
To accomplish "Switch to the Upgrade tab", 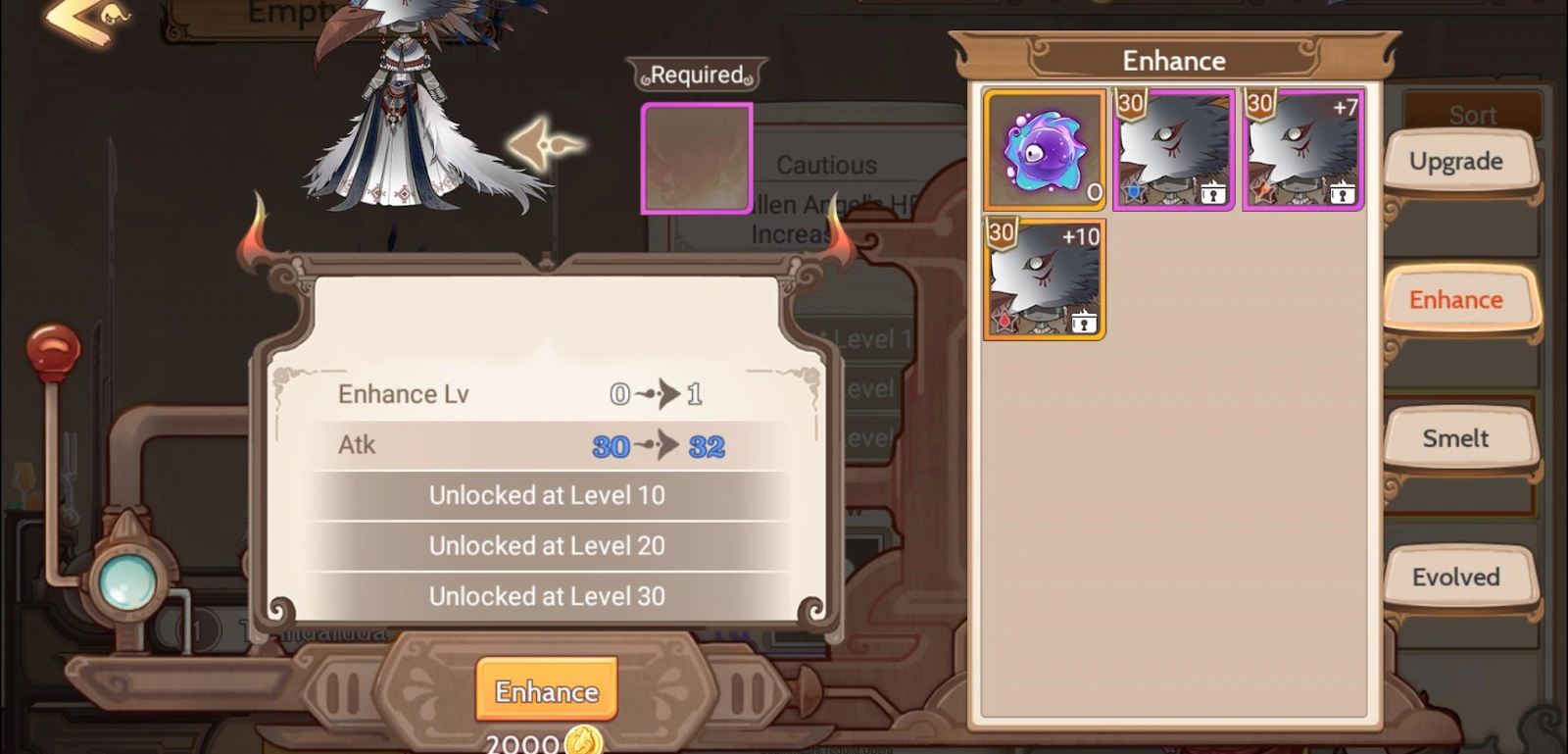I will [x=1458, y=160].
